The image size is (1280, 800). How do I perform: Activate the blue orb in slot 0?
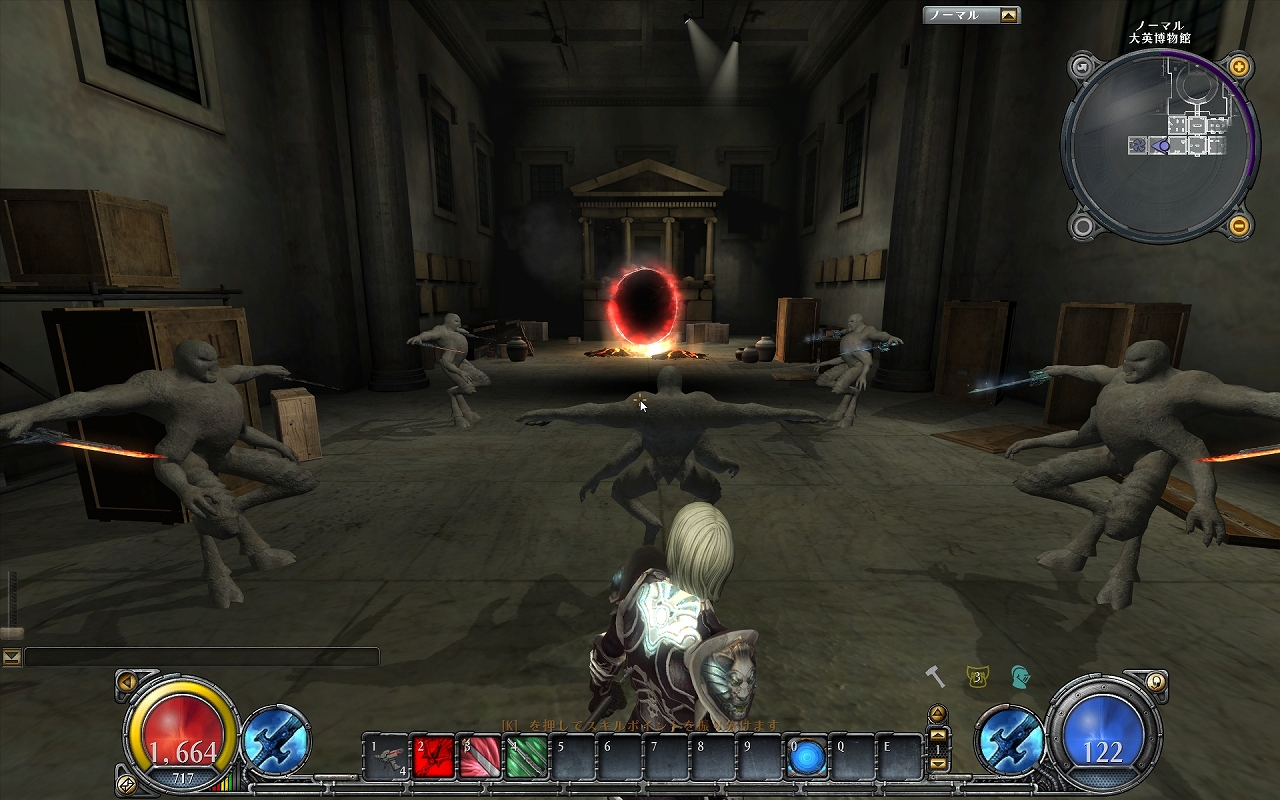click(805, 757)
